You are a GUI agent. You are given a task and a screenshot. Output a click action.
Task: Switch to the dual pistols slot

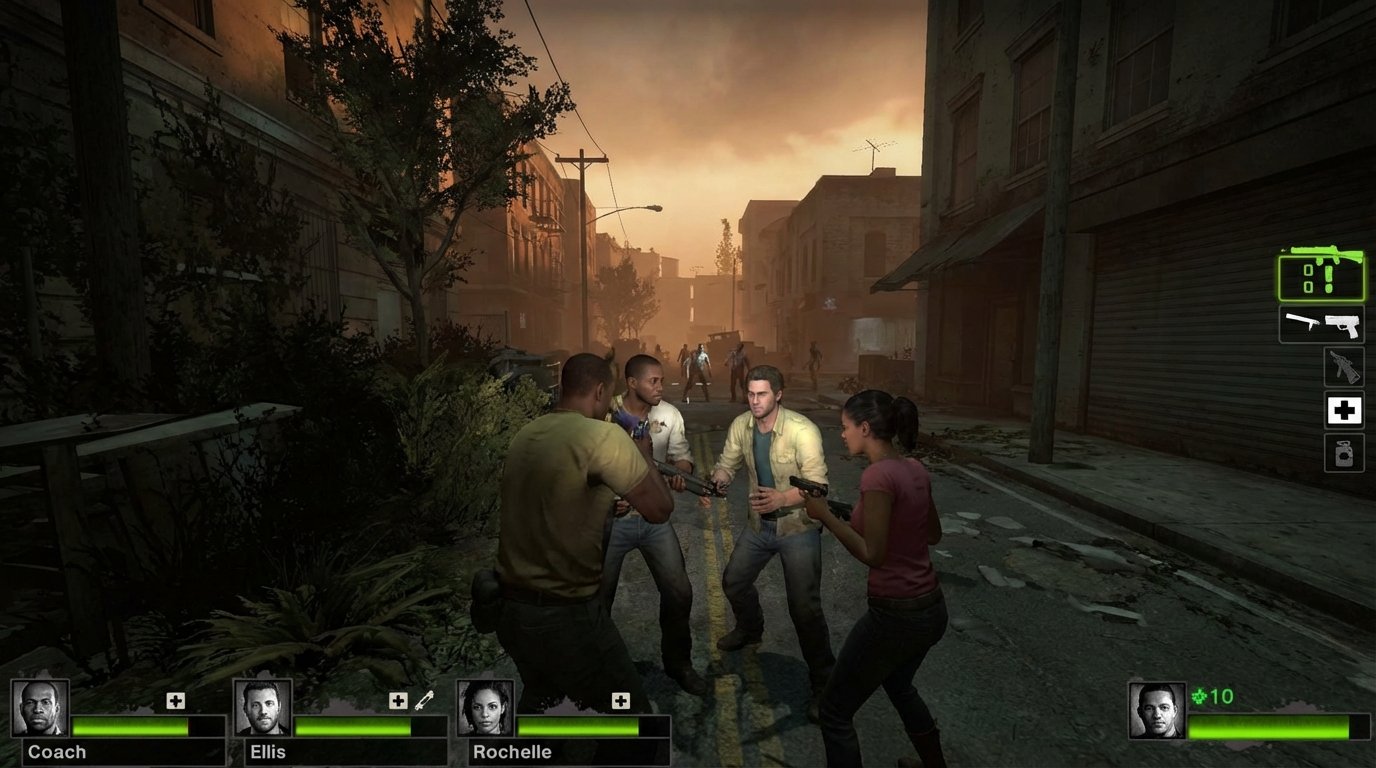pyautogui.click(x=1321, y=324)
